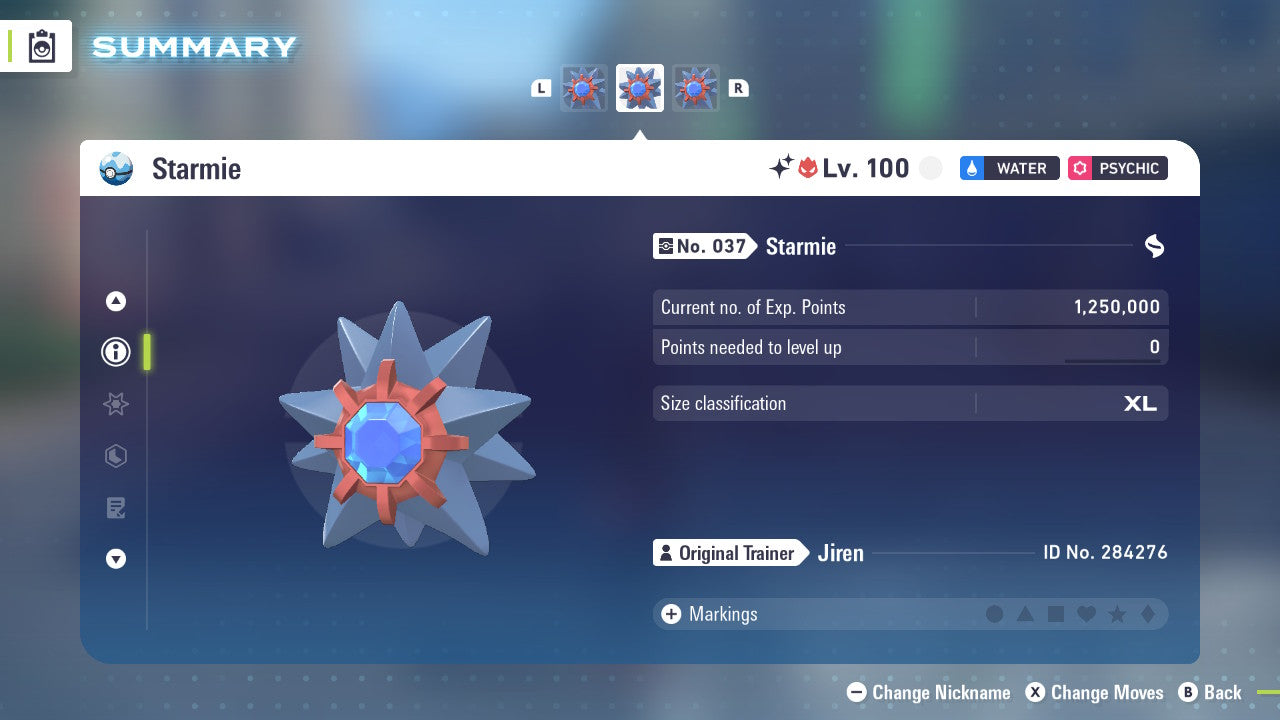Toggle the circle marking for Starmie
1280x720 pixels.
[x=995, y=614]
